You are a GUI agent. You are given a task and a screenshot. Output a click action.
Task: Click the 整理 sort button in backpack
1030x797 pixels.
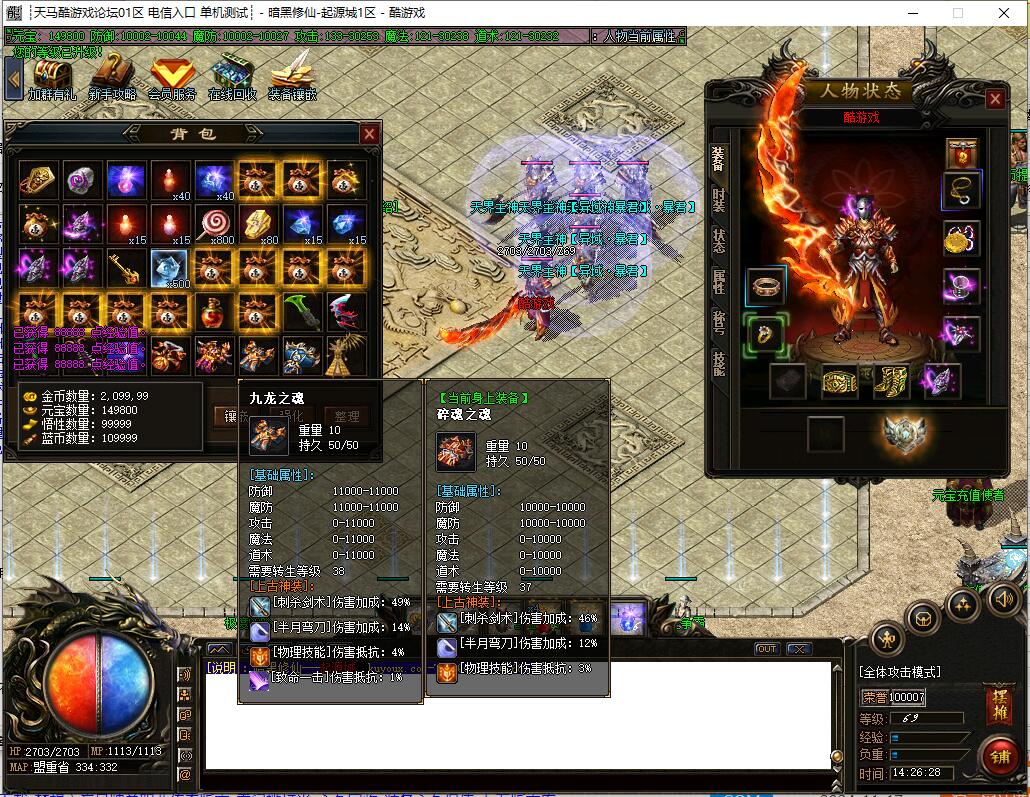point(346,416)
